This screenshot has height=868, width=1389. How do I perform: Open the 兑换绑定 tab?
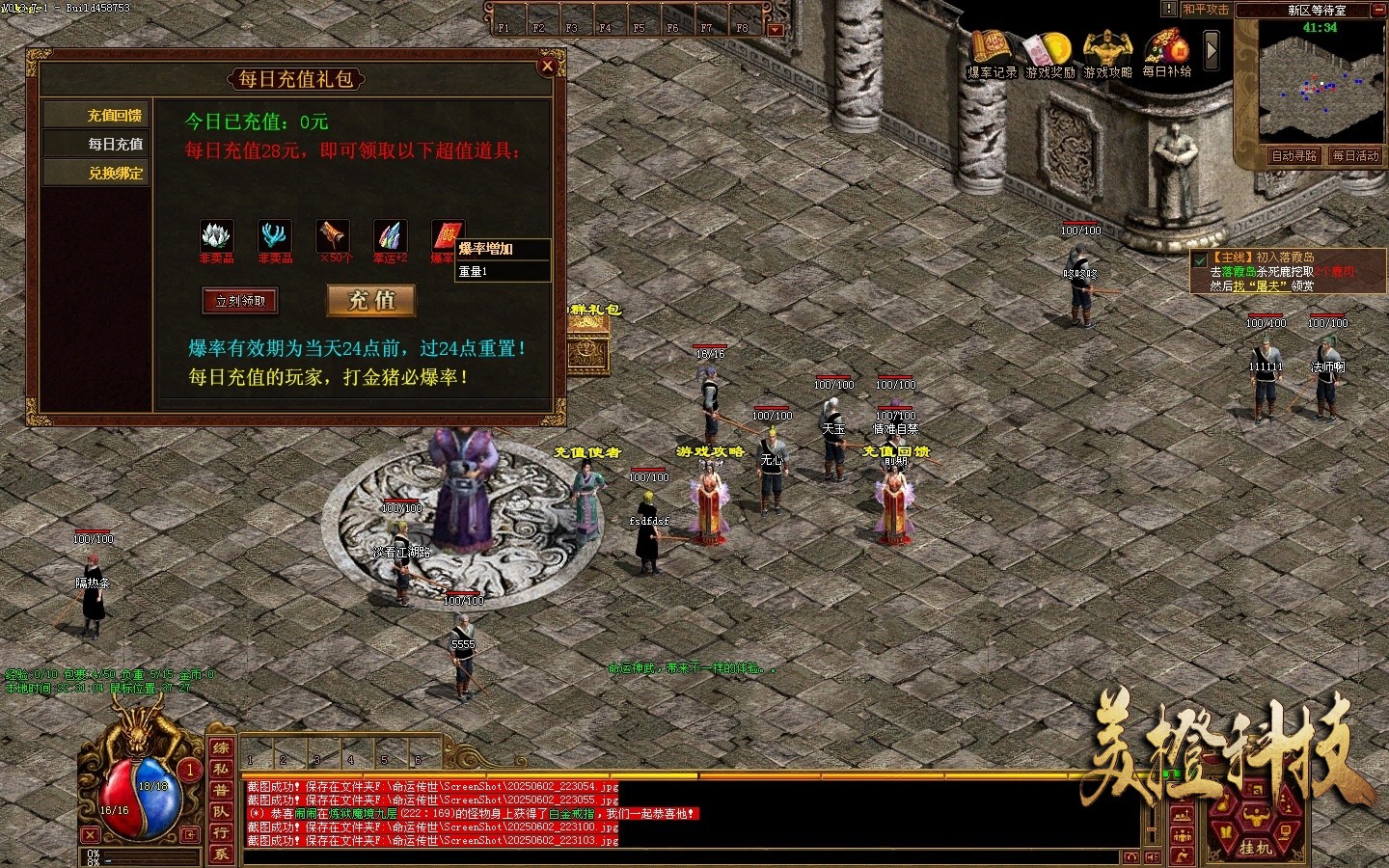coord(115,174)
